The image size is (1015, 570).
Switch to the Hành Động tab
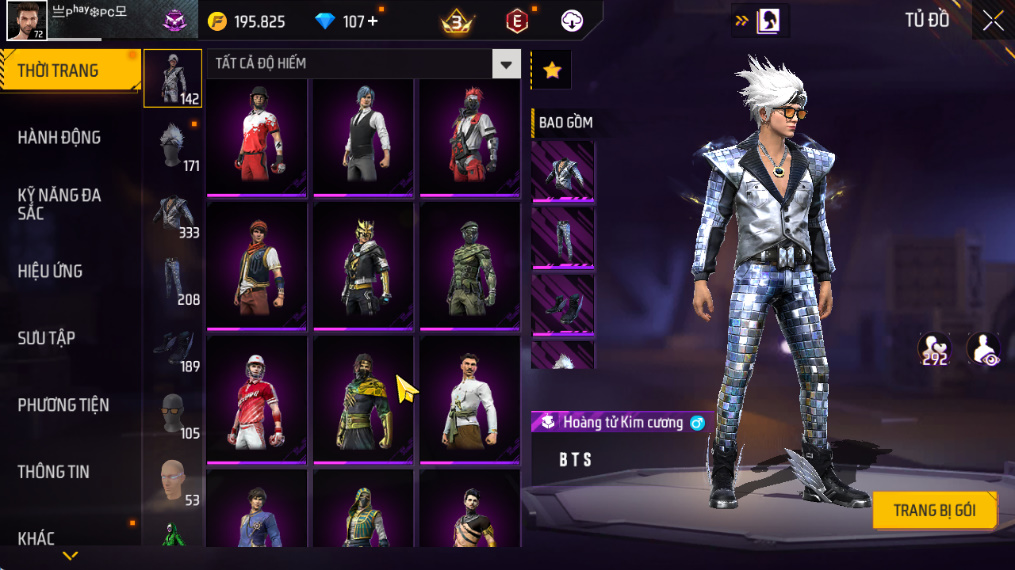click(60, 138)
